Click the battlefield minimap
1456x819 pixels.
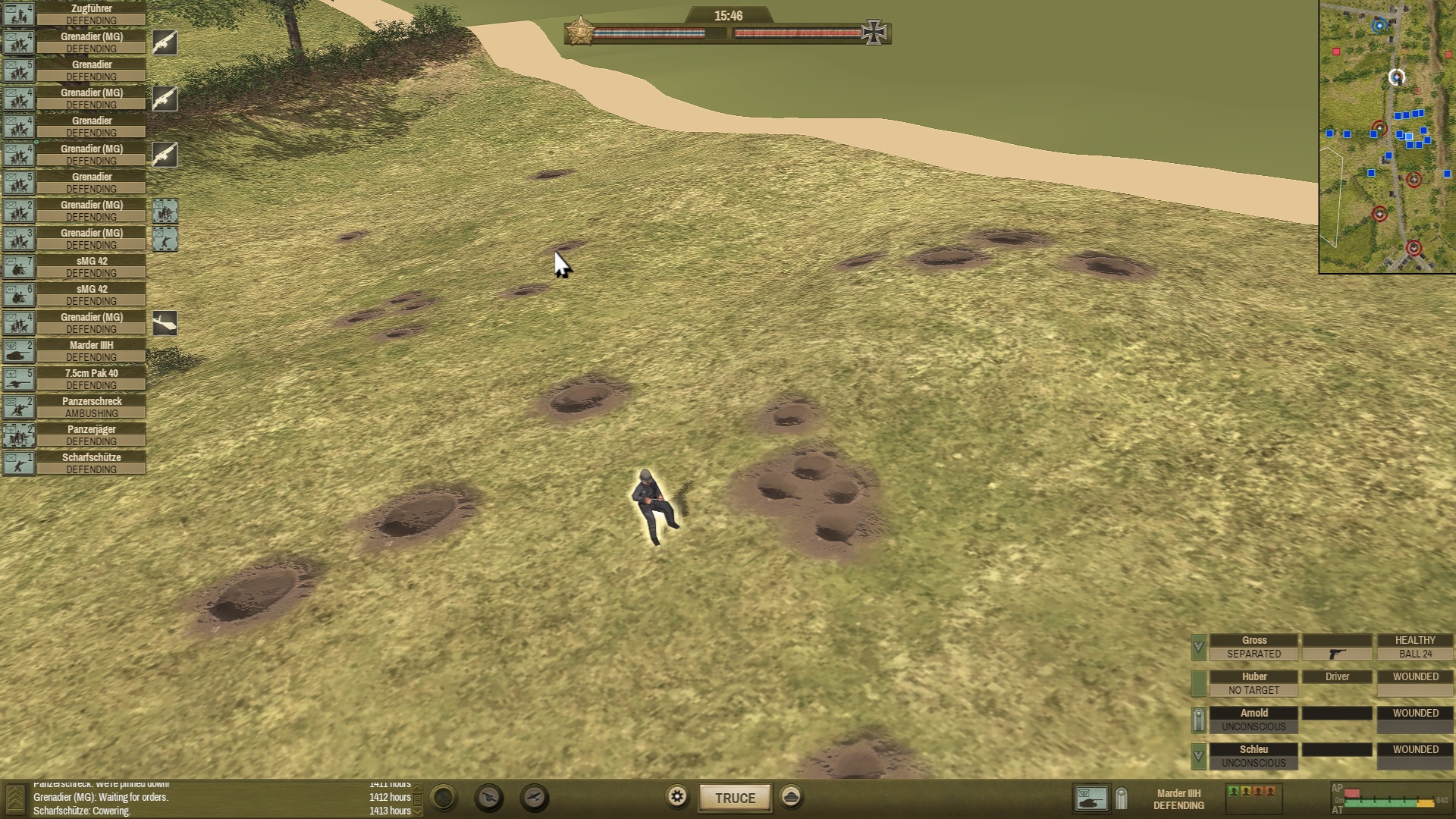(x=1387, y=136)
